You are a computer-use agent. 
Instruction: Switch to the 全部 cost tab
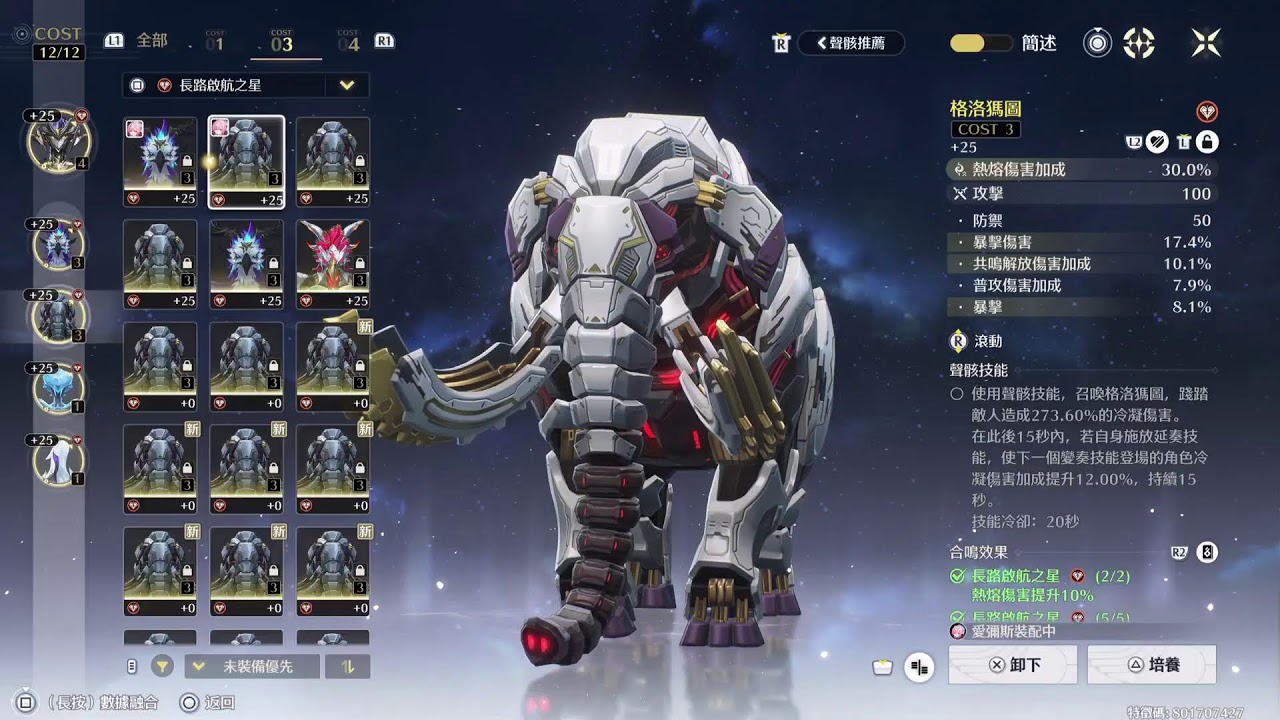(151, 41)
